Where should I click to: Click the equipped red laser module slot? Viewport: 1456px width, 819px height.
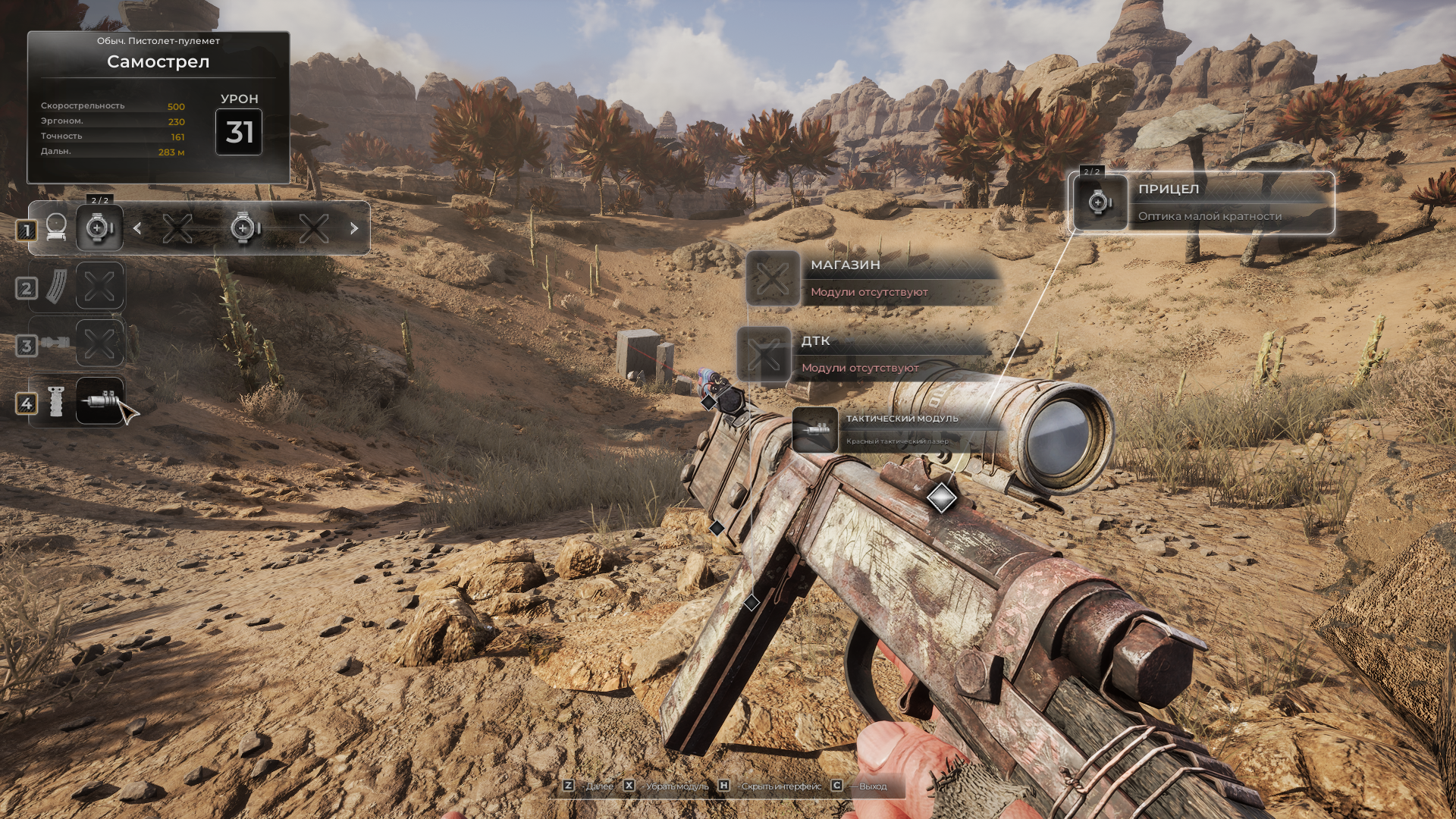point(100,400)
